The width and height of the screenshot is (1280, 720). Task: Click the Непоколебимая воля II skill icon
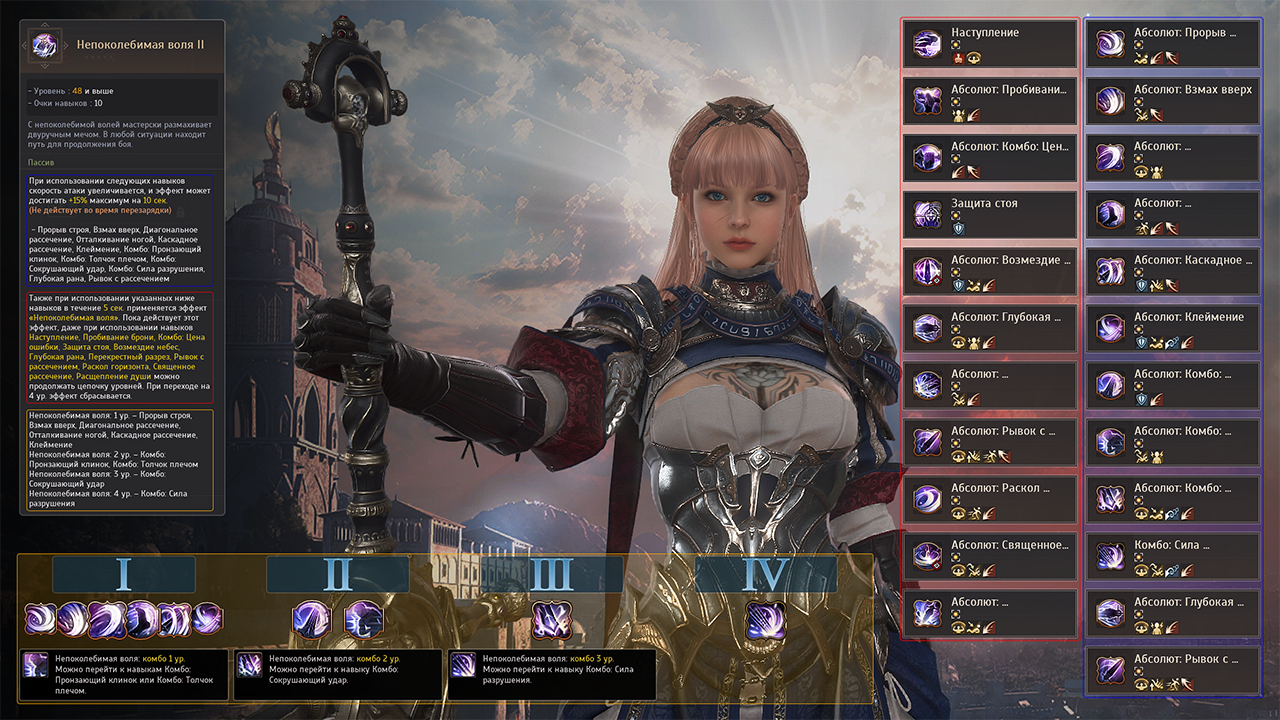click(46, 46)
